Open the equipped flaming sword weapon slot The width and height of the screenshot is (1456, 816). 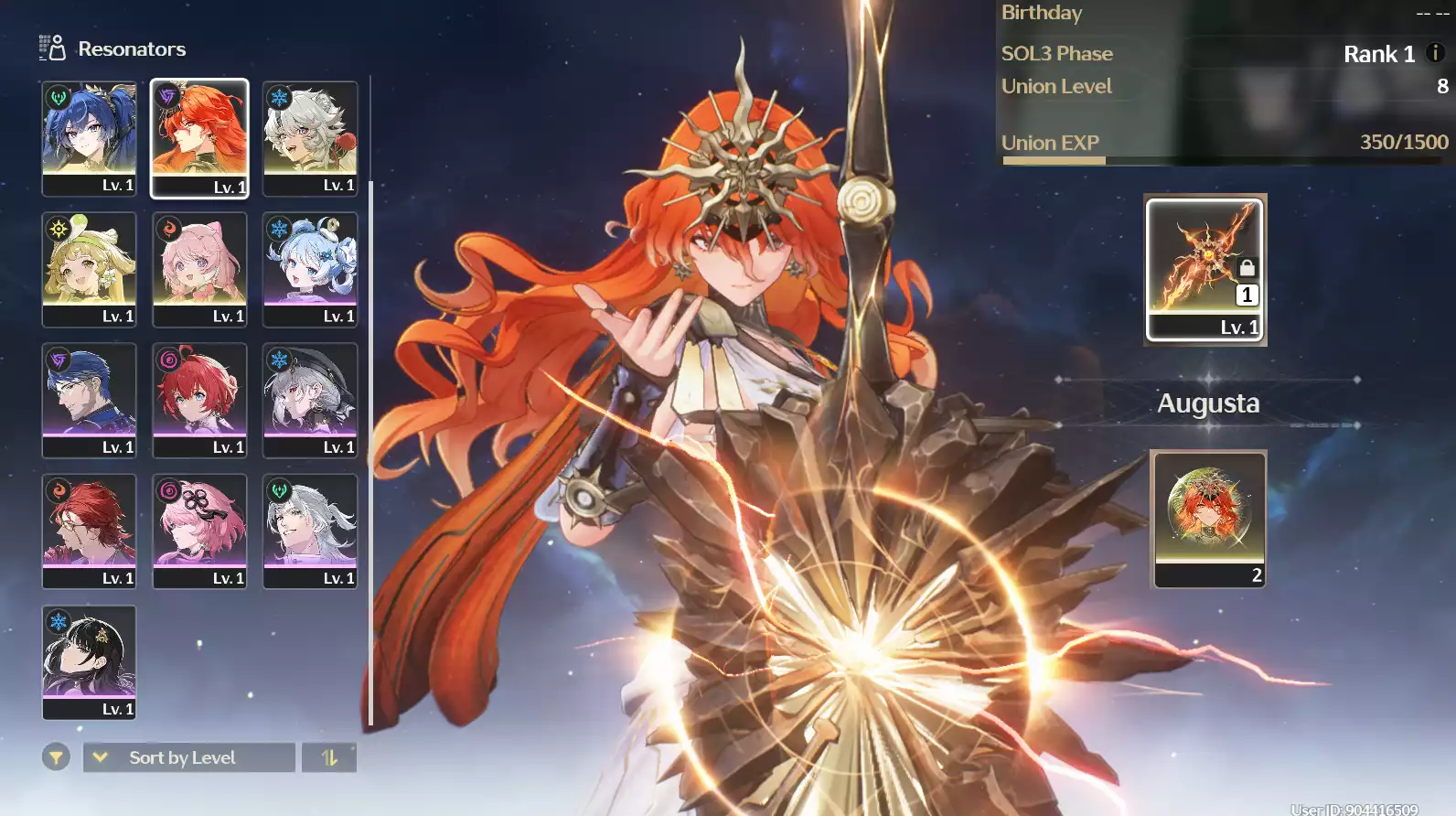1204,269
